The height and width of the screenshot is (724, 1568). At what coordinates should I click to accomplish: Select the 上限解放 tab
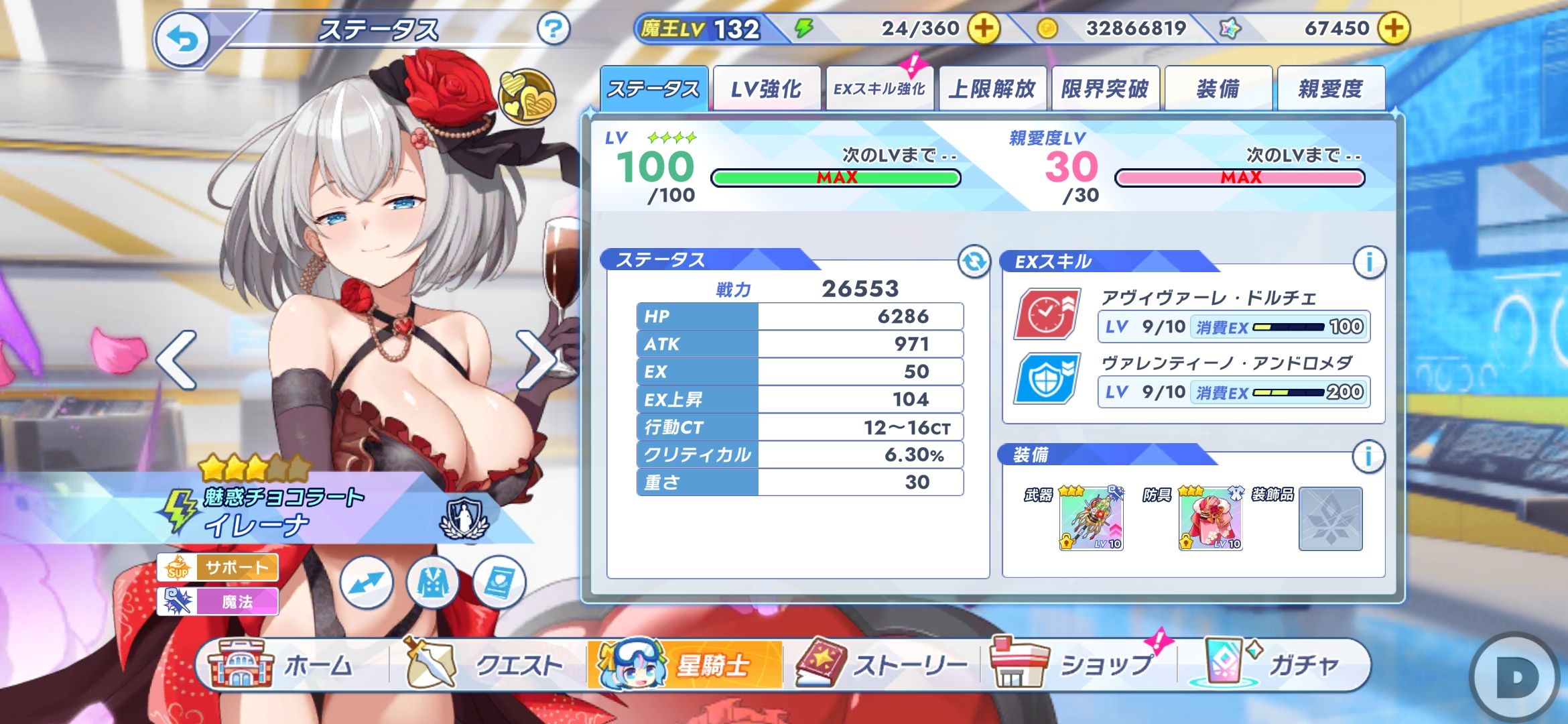coord(992,88)
